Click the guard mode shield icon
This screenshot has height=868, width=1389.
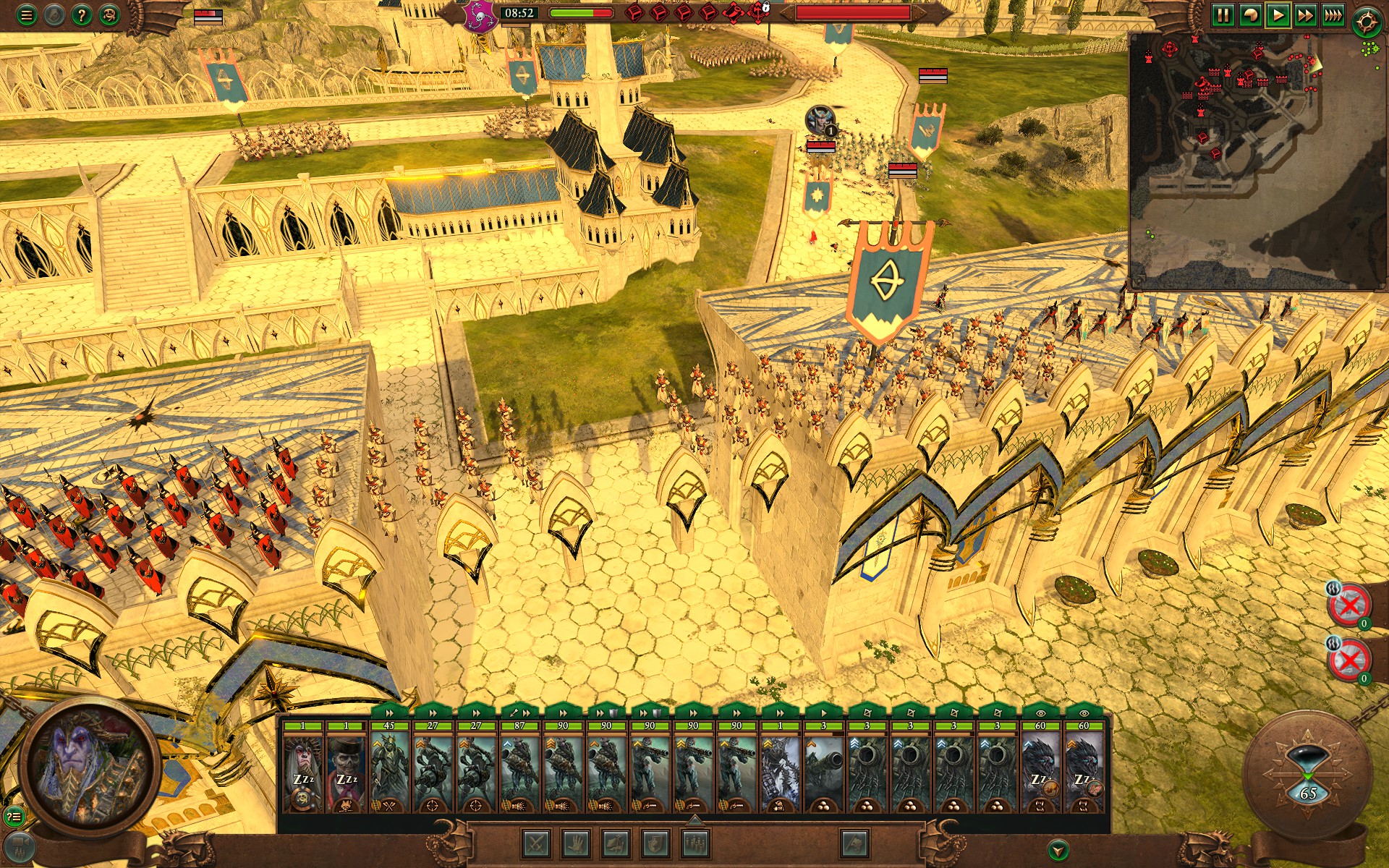pyautogui.click(x=655, y=843)
